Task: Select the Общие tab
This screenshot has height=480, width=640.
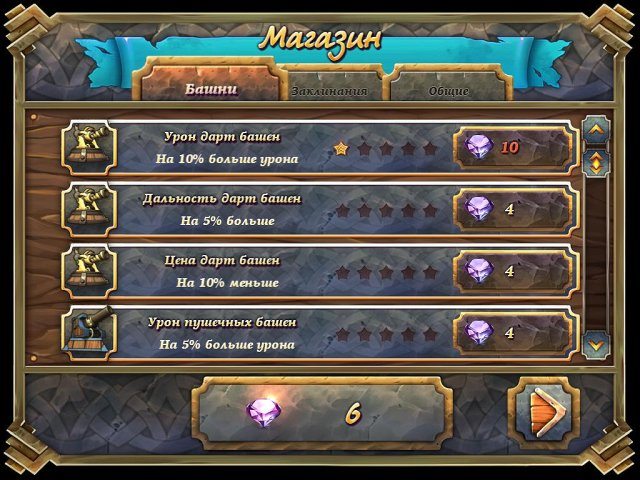Action: coord(448,90)
